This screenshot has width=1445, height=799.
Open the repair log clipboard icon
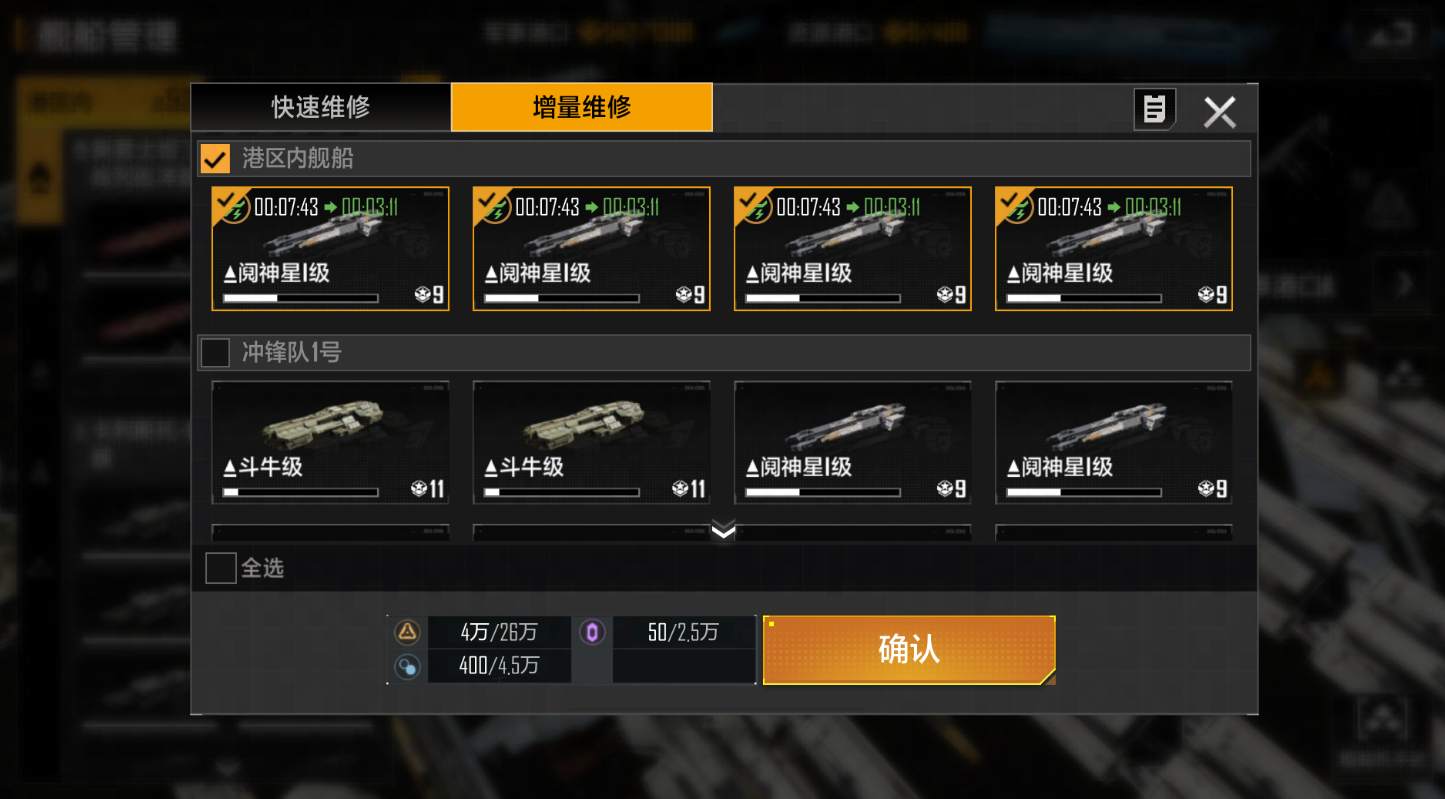pos(1154,110)
